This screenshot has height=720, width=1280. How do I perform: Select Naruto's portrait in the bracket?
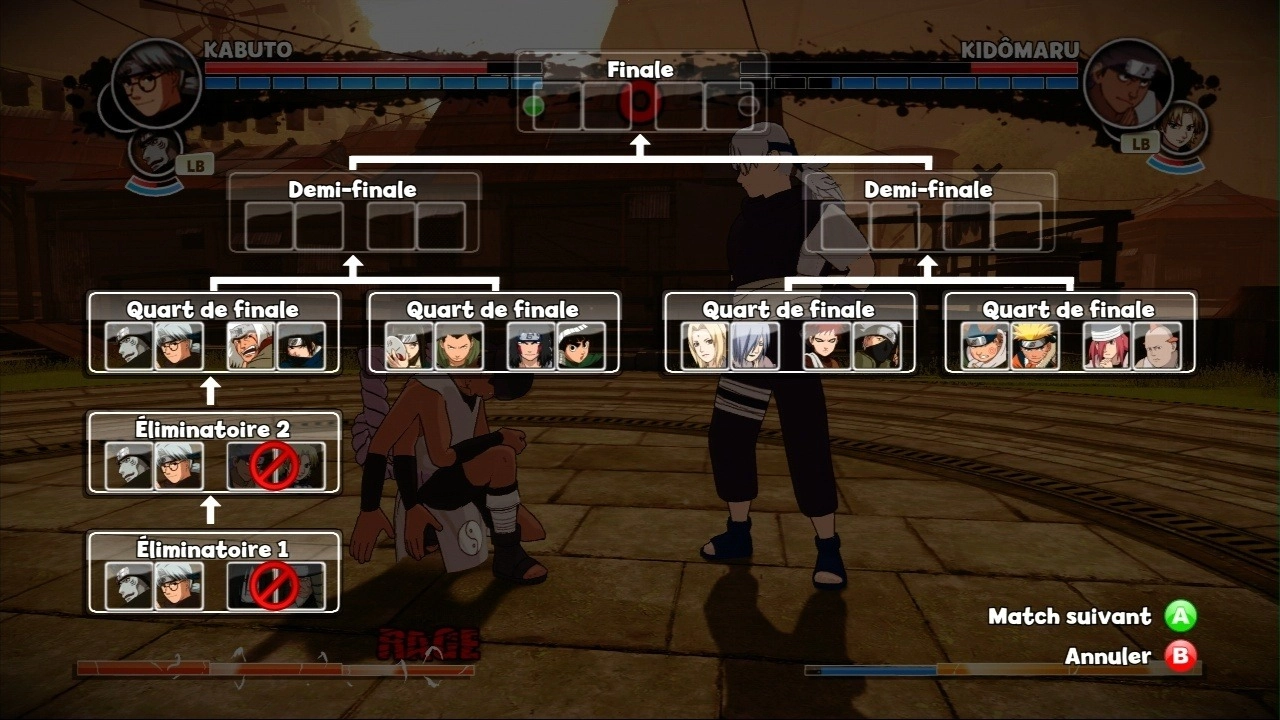[x=1035, y=346]
